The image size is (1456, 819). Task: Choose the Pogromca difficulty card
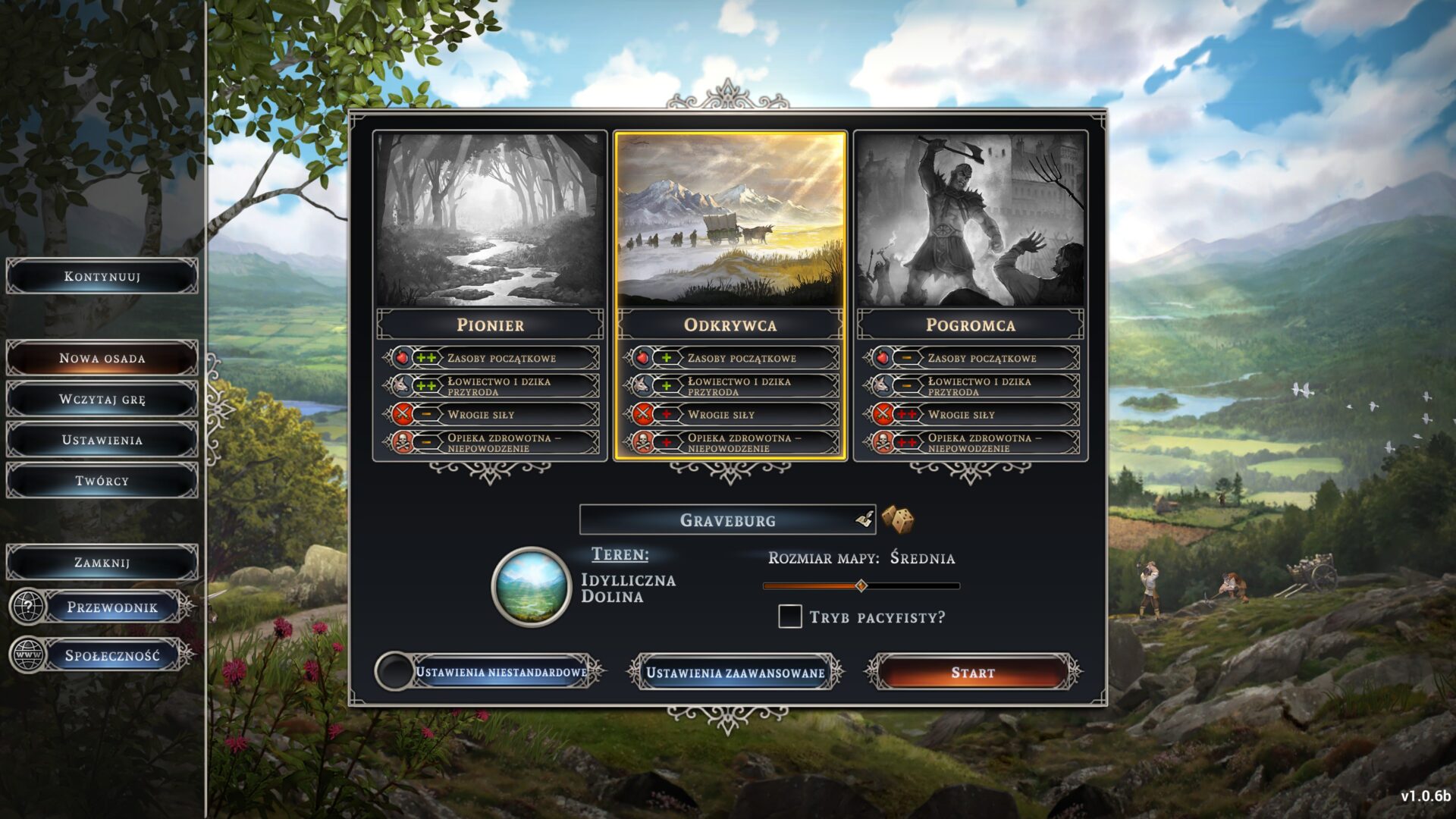[x=970, y=220]
